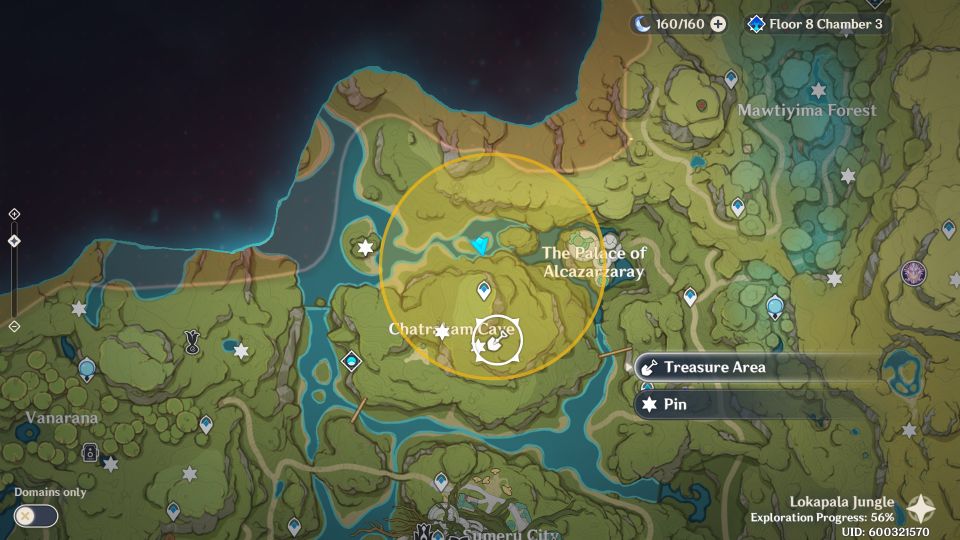Select the cyan player location arrow
Viewport: 960px width, 540px height.
pos(484,245)
